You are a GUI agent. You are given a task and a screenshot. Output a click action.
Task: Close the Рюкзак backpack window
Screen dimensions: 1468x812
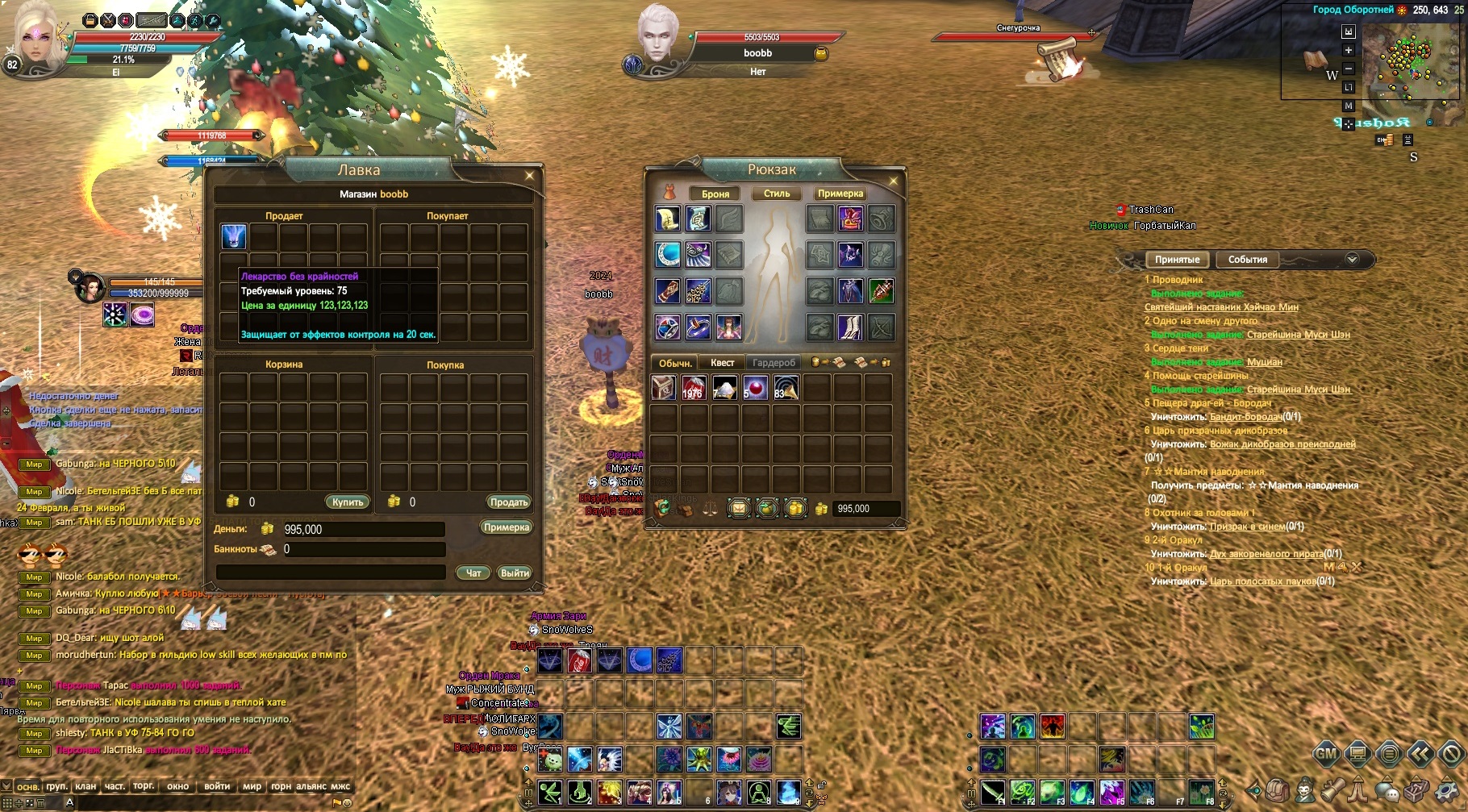893,181
